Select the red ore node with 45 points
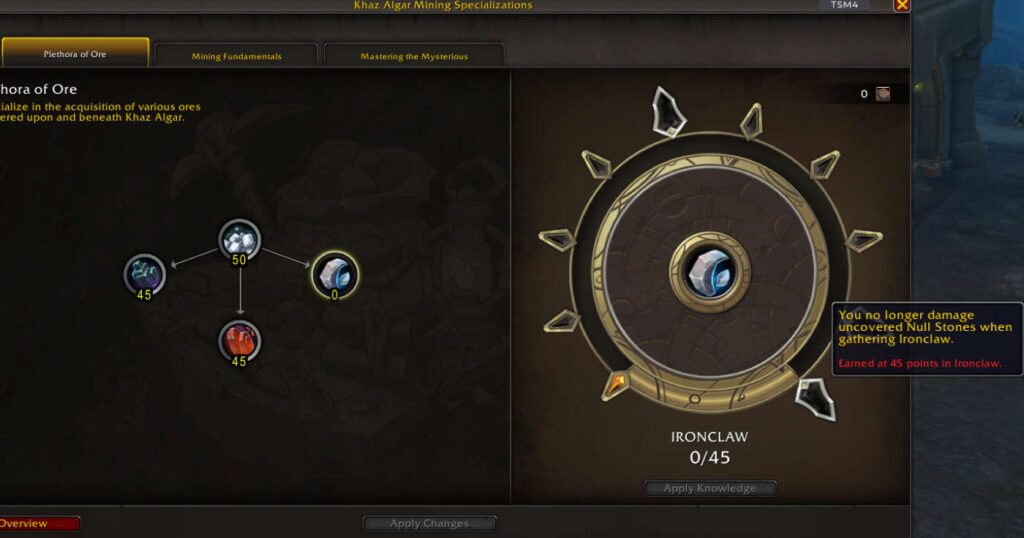The height and width of the screenshot is (538, 1024). coord(239,340)
